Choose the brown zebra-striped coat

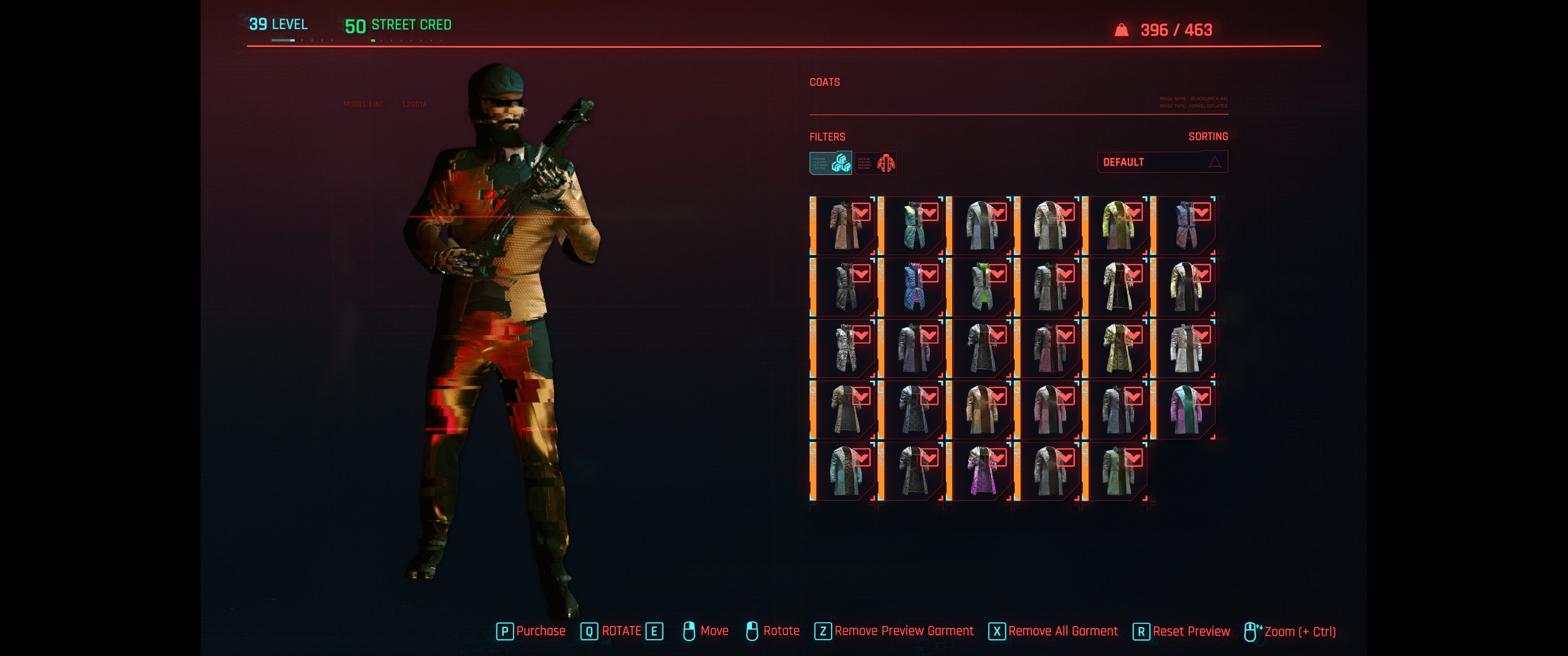pyautogui.click(x=845, y=410)
